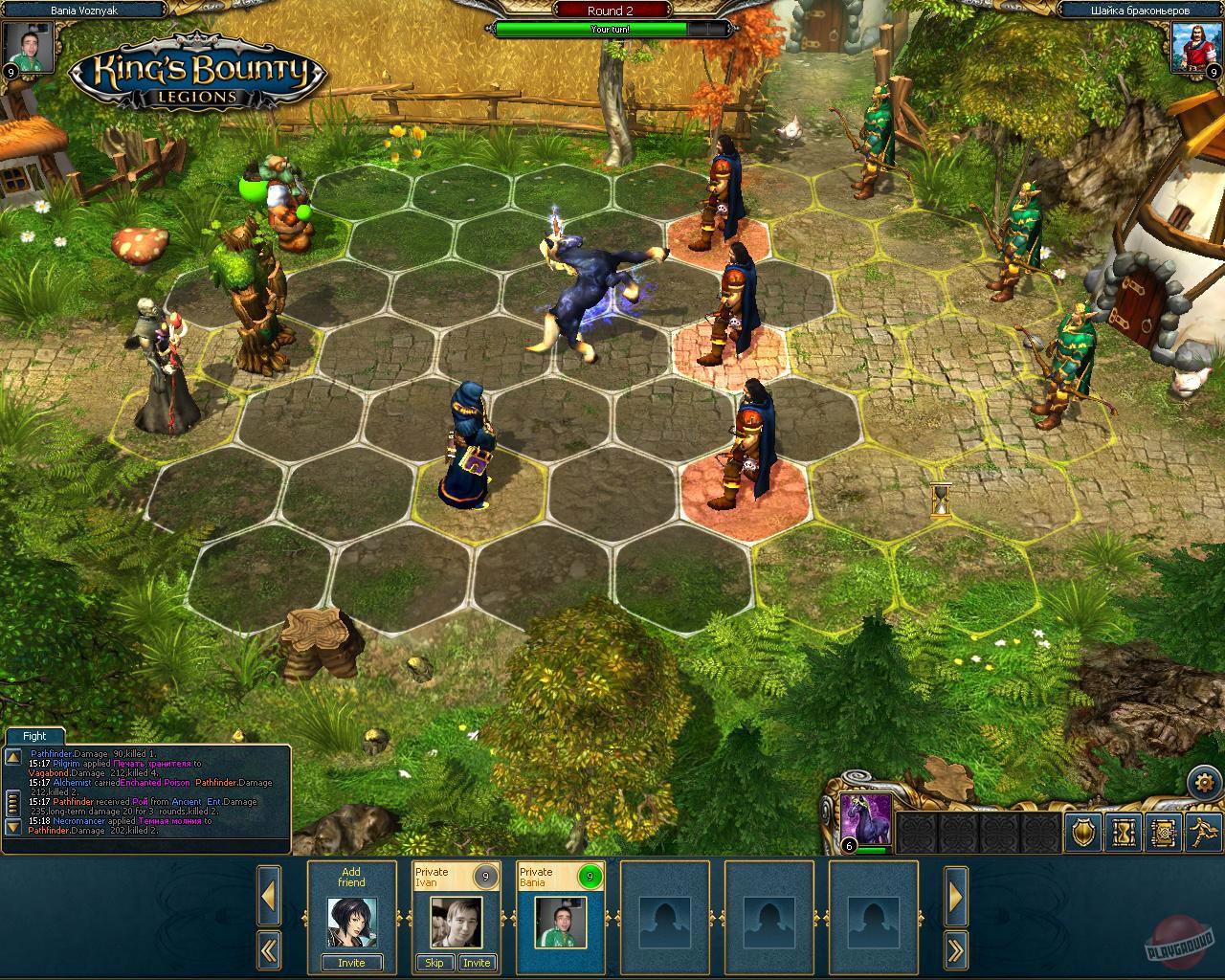Screen dimensions: 1225x980
Task: Open the settings gear in the corner
Action: (x=1204, y=781)
